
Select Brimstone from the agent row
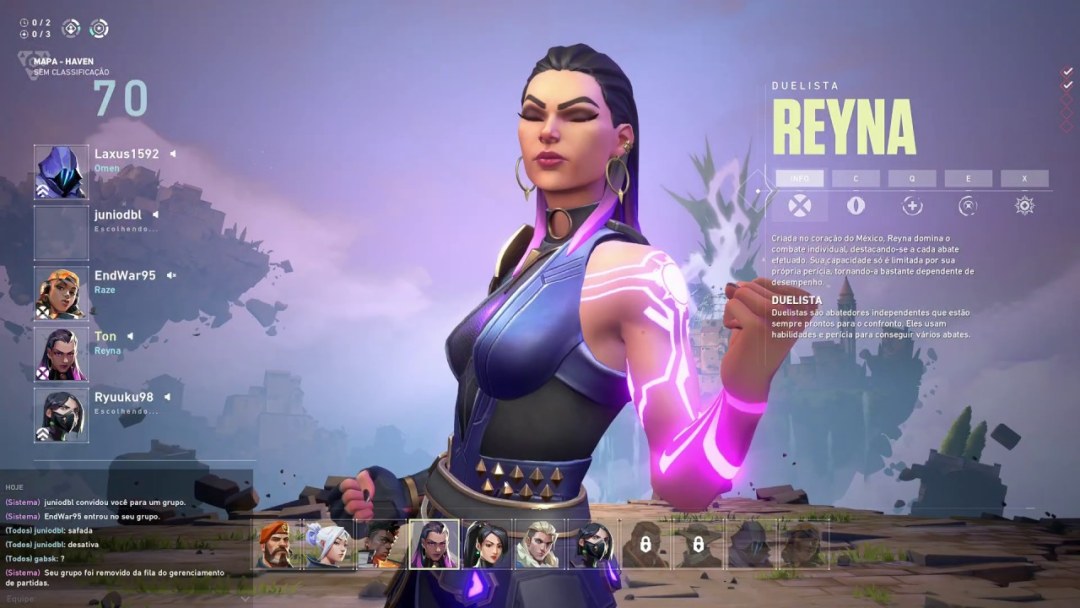pos(276,545)
